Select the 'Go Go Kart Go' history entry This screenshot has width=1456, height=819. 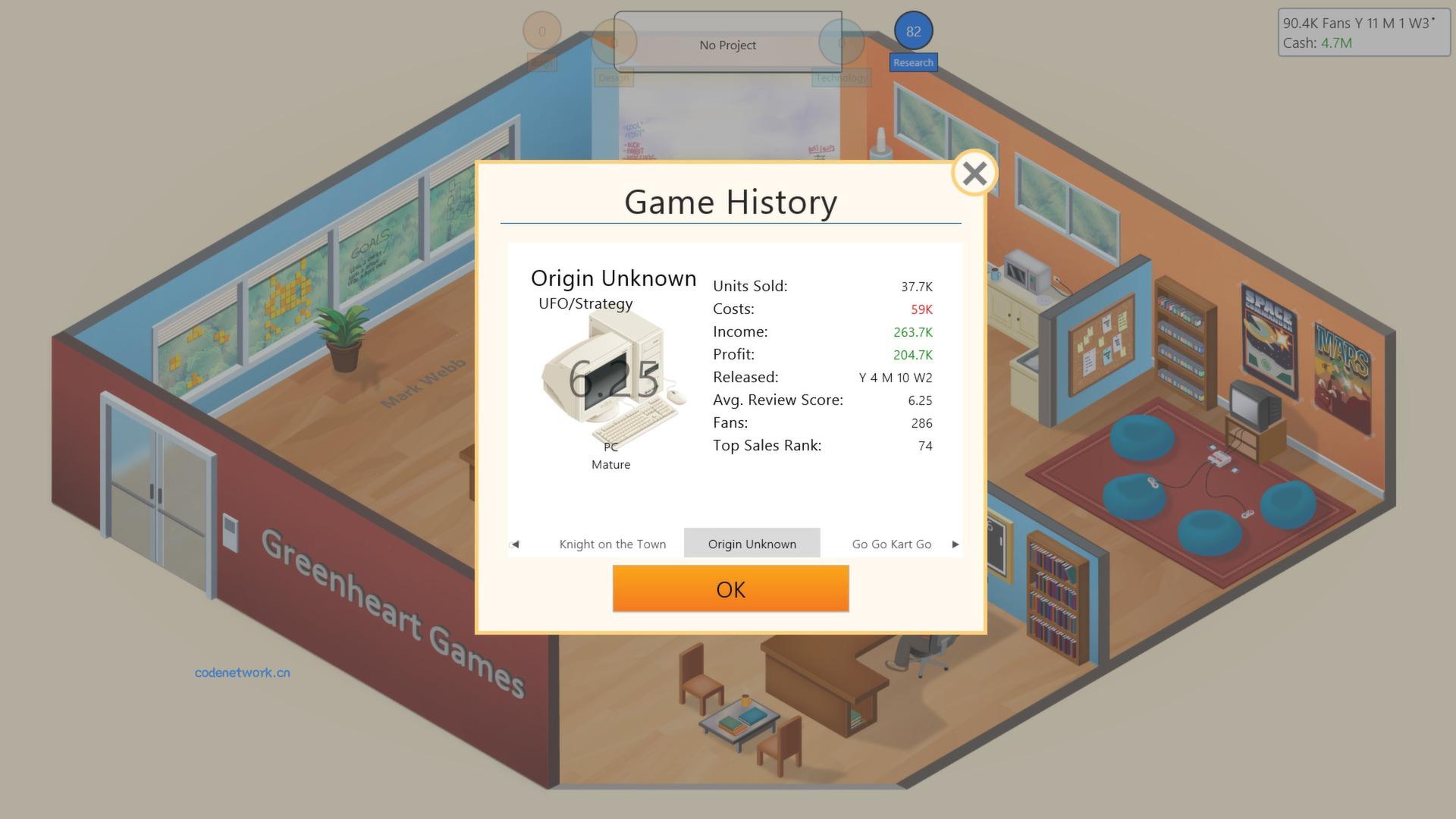pyautogui.click(x=890, y=544)
